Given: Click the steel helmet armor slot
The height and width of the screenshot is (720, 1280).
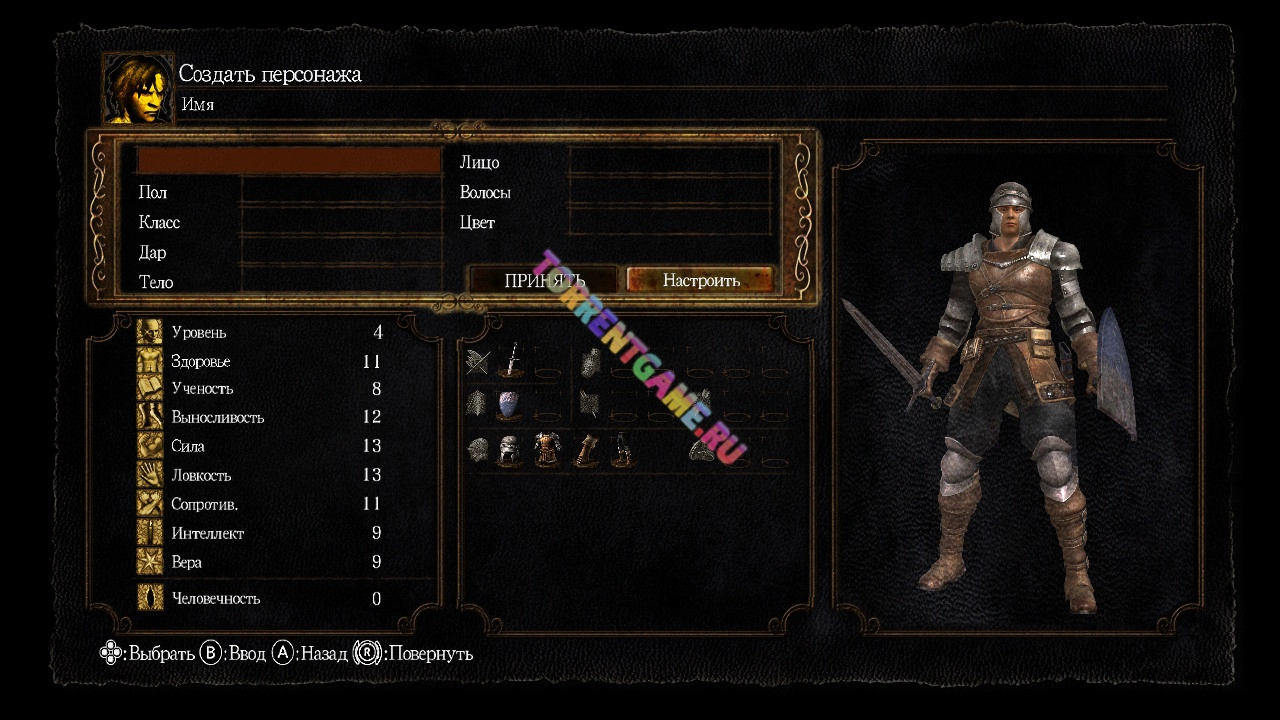Looking at the screenshot, I should pos(510,451).
